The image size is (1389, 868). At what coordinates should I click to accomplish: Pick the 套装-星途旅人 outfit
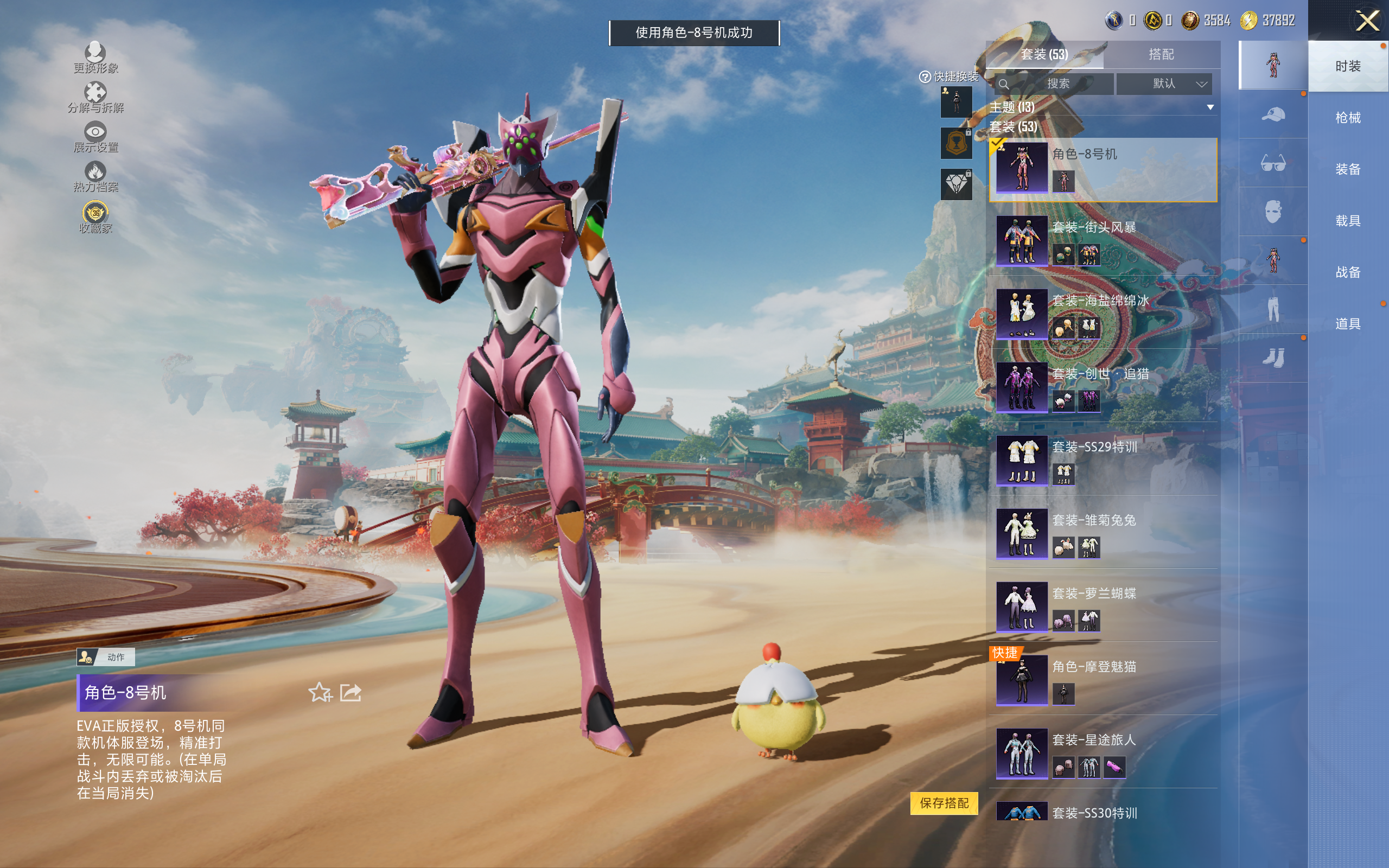(x=1102, y=753)
